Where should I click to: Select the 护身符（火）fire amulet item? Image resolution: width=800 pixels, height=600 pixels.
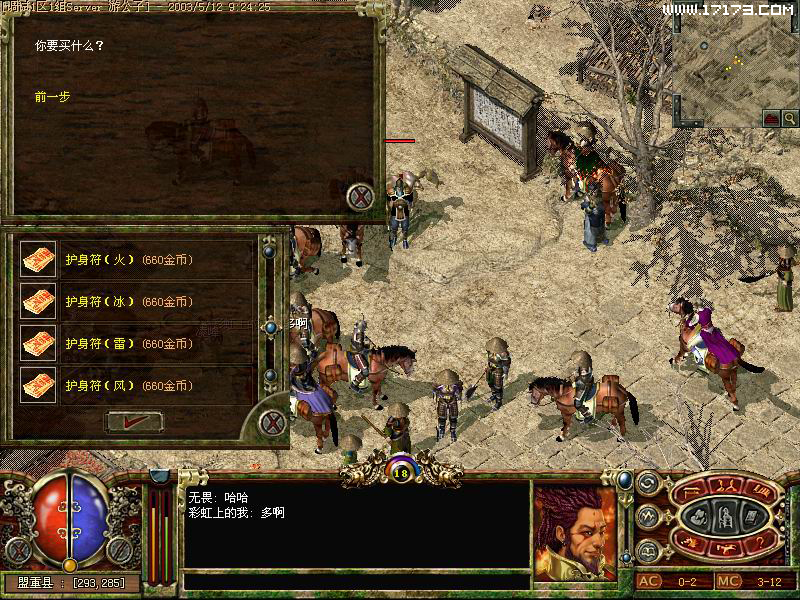128,260
